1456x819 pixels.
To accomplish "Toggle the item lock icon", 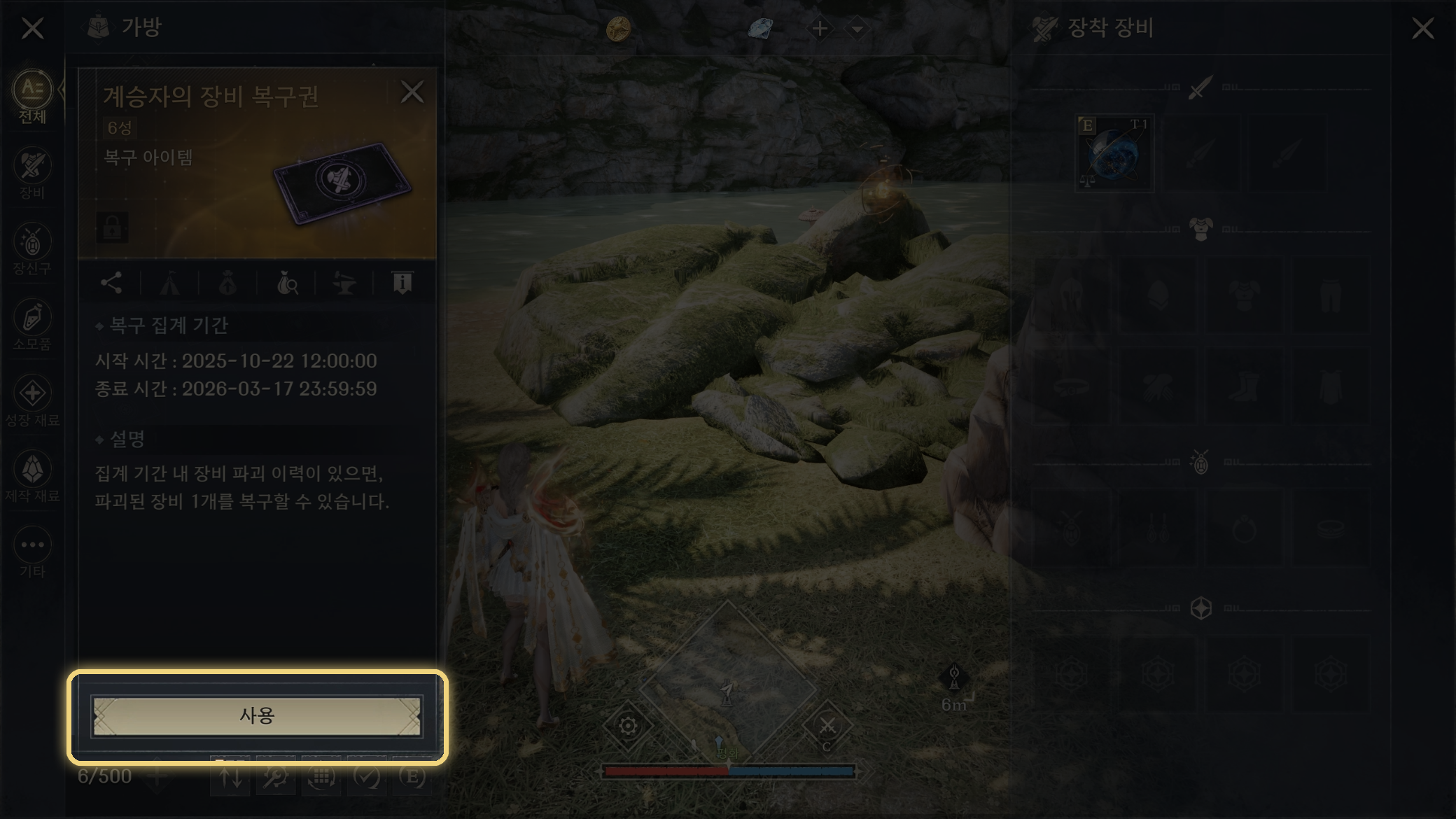I will coord(113,227).
